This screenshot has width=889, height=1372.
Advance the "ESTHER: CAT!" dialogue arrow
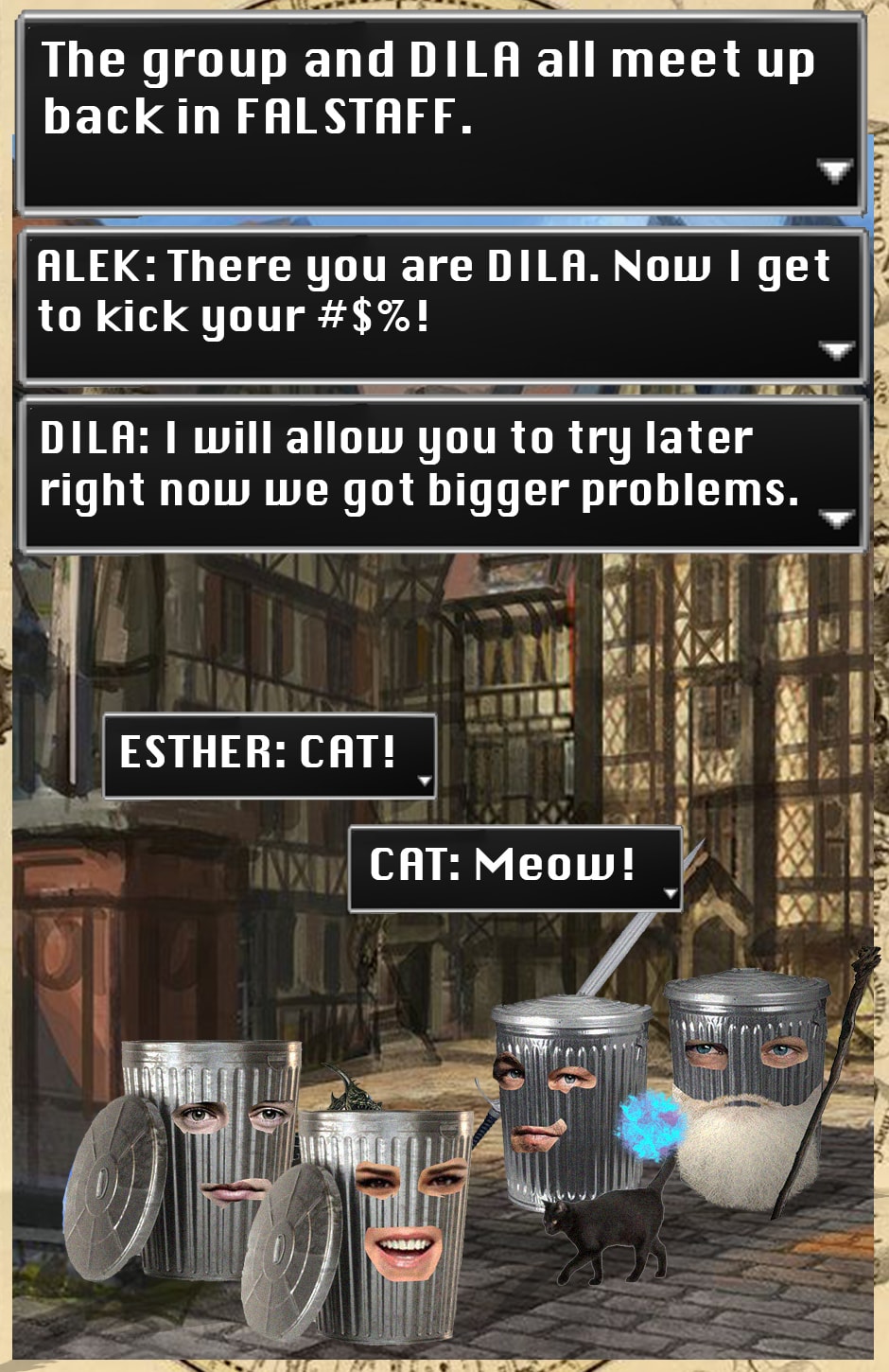pos(425,782)
